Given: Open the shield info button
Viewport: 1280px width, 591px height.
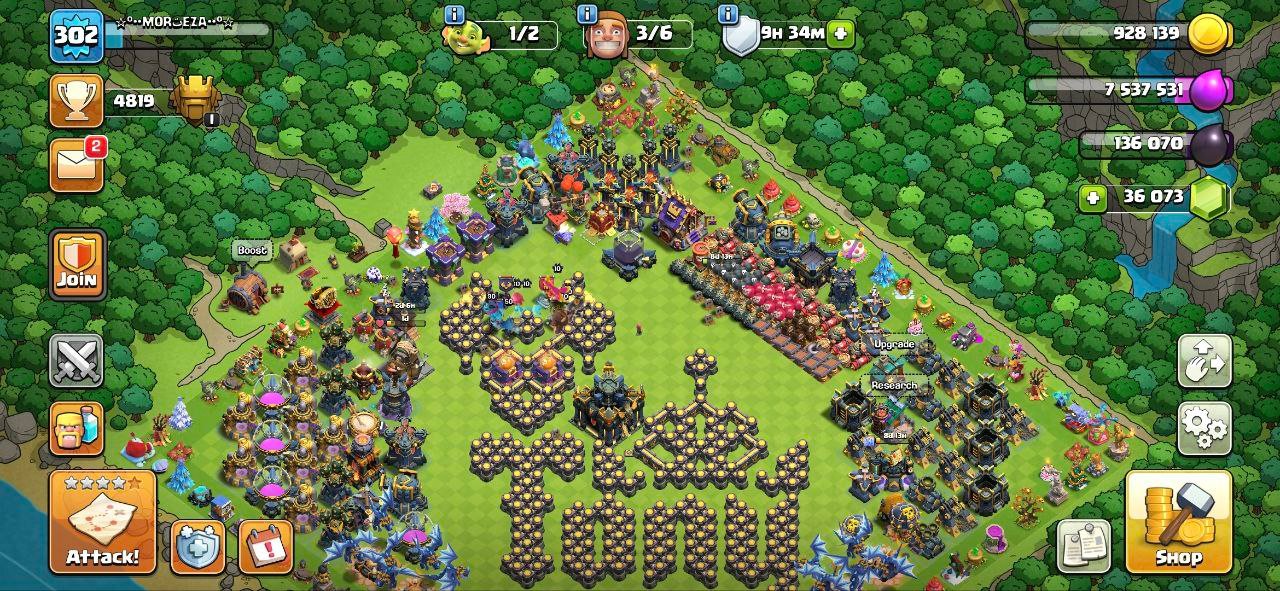Looking at the screenshot, I should click(729, 13).
